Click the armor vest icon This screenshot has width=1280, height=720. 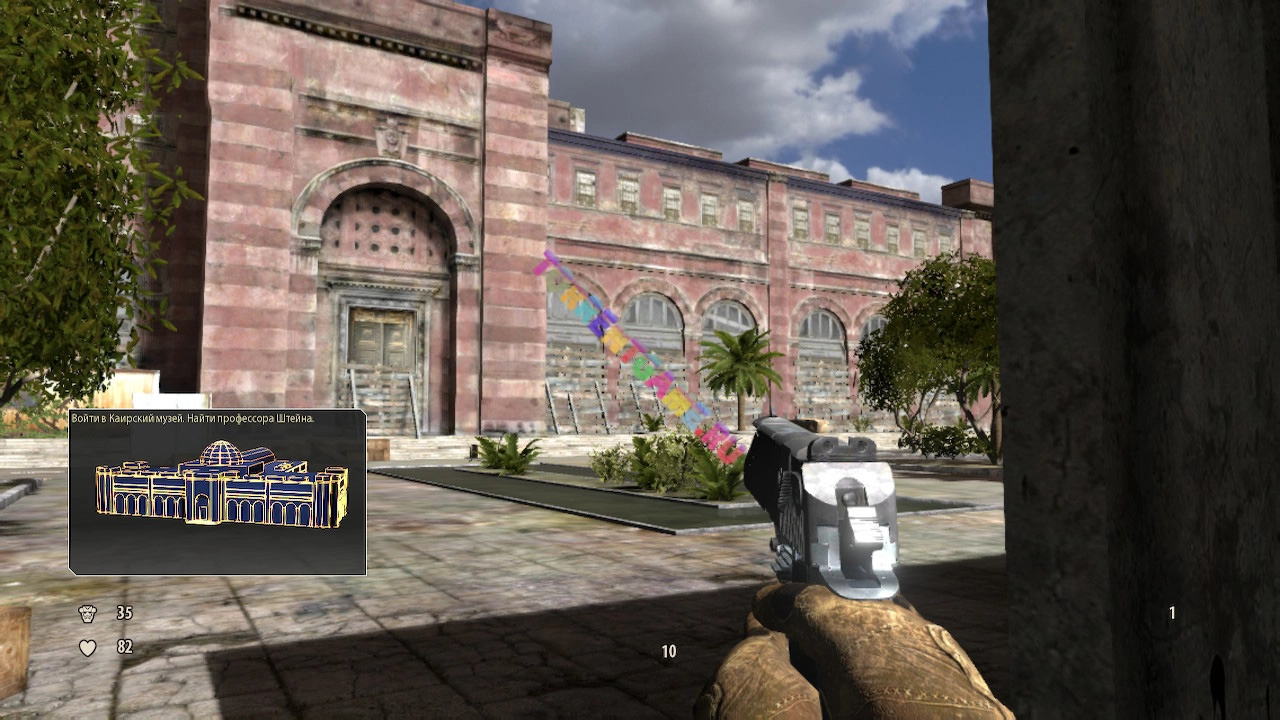point(88,613)
